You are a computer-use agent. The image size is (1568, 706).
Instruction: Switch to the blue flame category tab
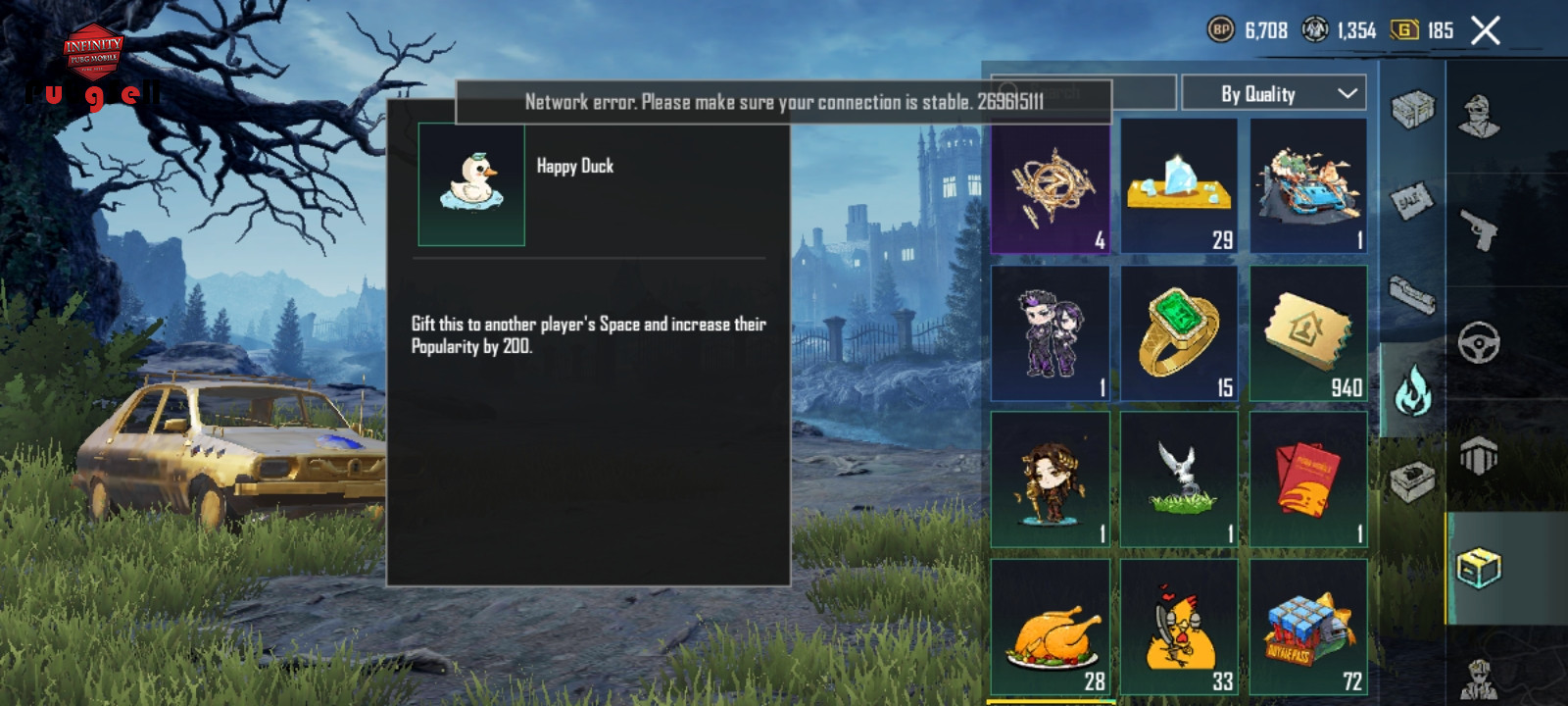pyautogui.click(x=1412, y=389)
